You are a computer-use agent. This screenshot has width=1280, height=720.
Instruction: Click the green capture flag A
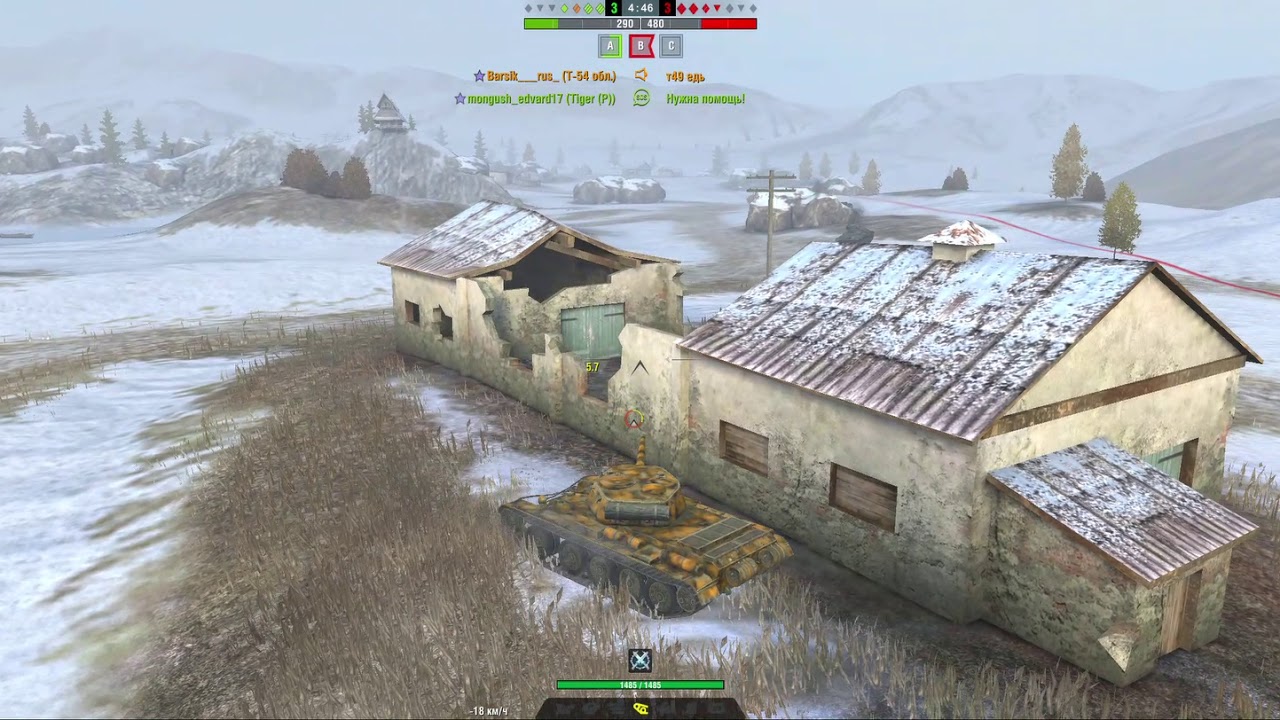tap(610, 45)
